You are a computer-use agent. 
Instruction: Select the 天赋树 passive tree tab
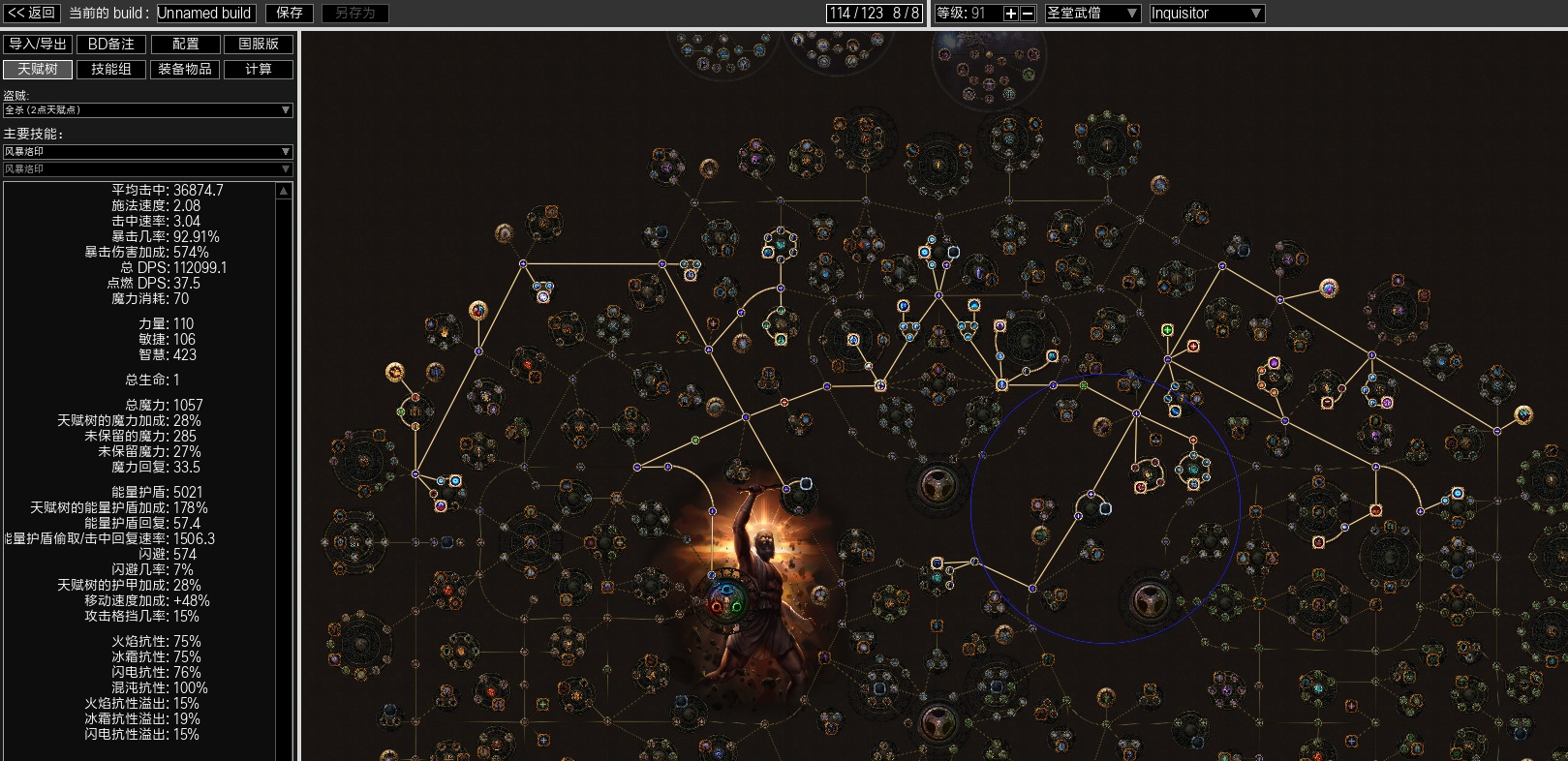tap(38, 69)
